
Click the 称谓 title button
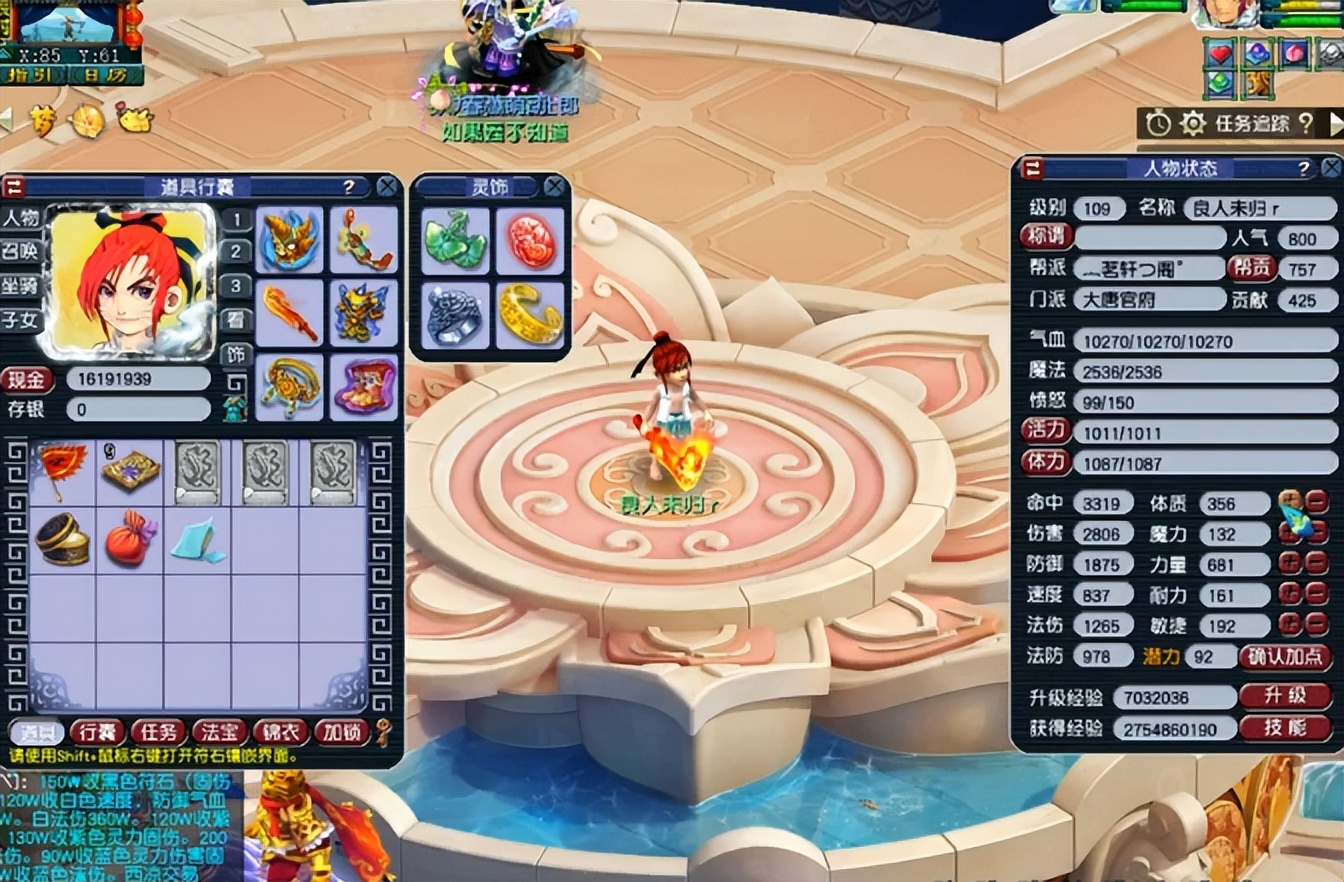click(x=1045, y=237)
